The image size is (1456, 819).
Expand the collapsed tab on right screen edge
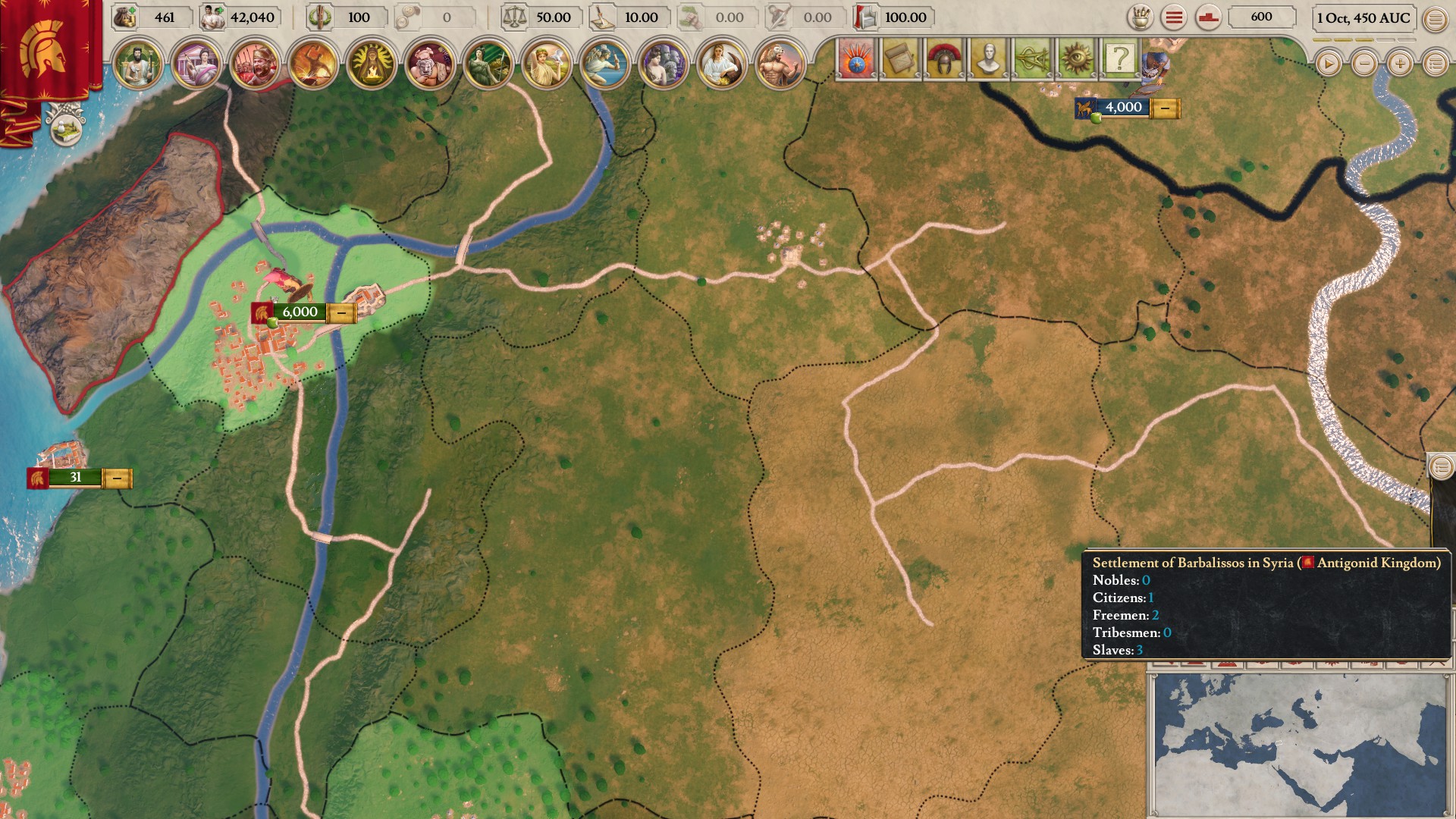coord(1440,467)
